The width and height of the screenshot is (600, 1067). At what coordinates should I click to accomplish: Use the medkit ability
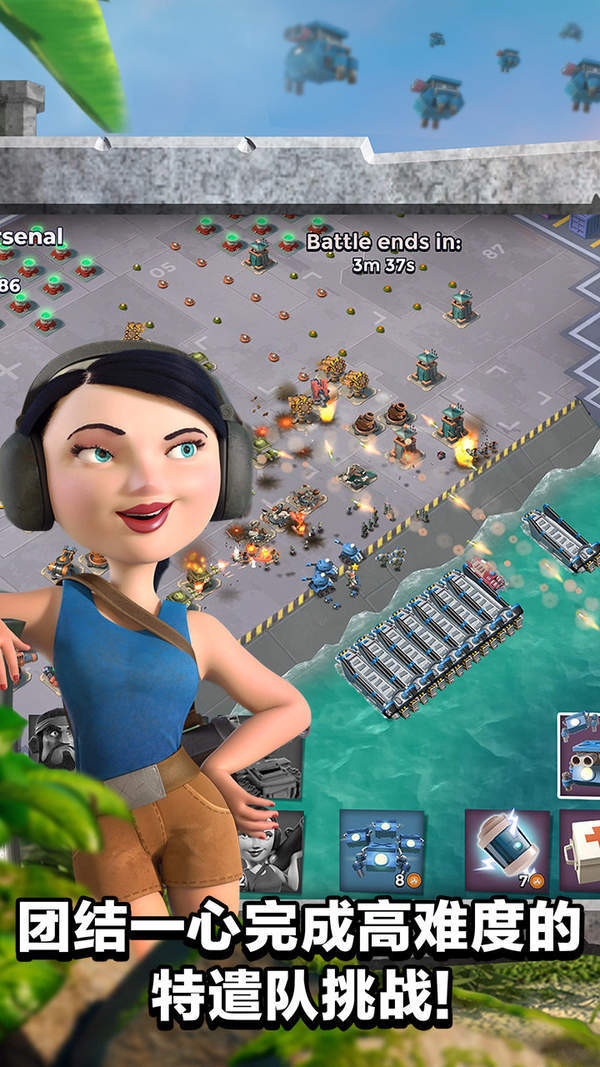tap(580, 849)
